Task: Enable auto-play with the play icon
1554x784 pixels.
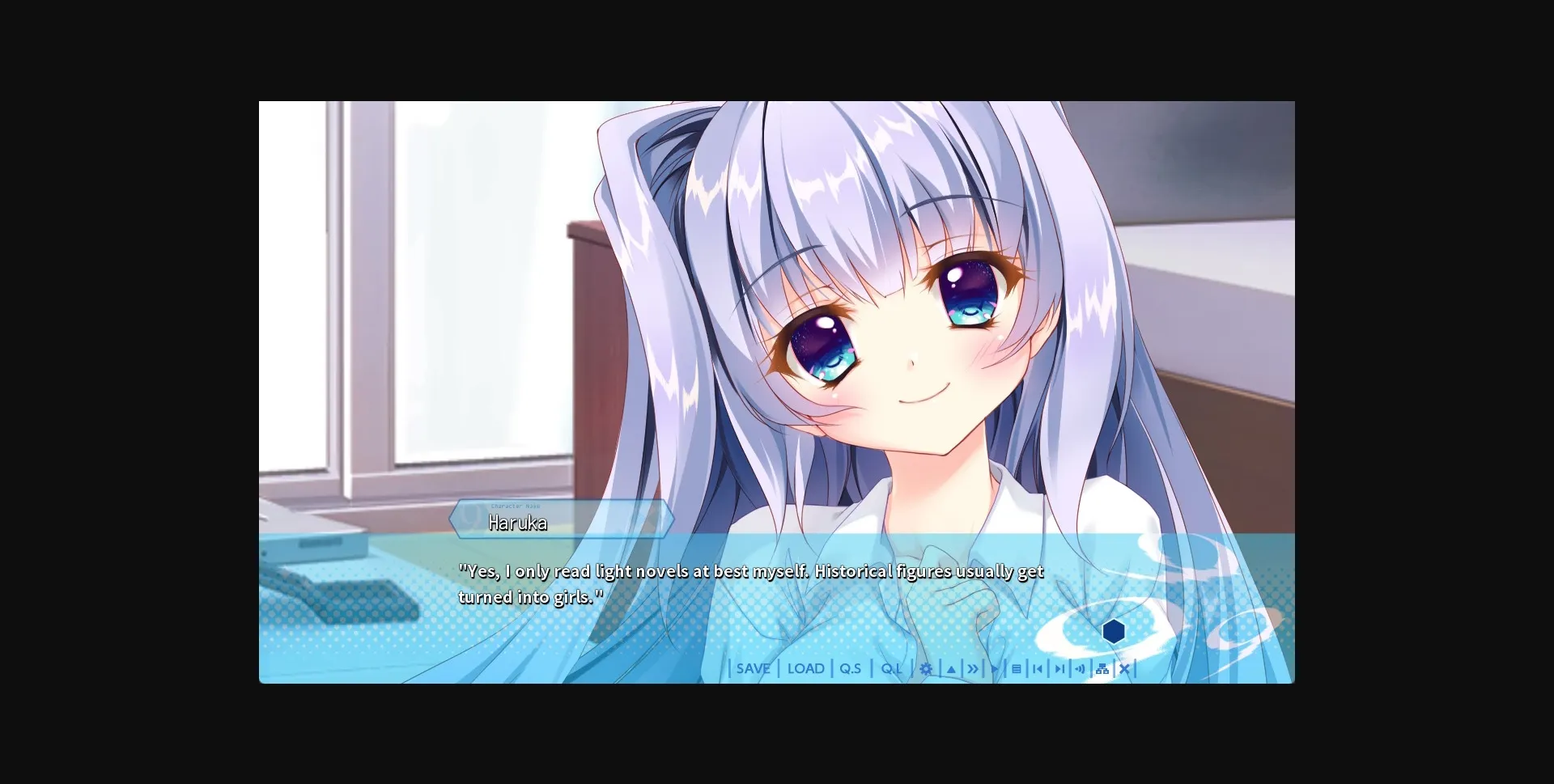Action: pos(995,668)
